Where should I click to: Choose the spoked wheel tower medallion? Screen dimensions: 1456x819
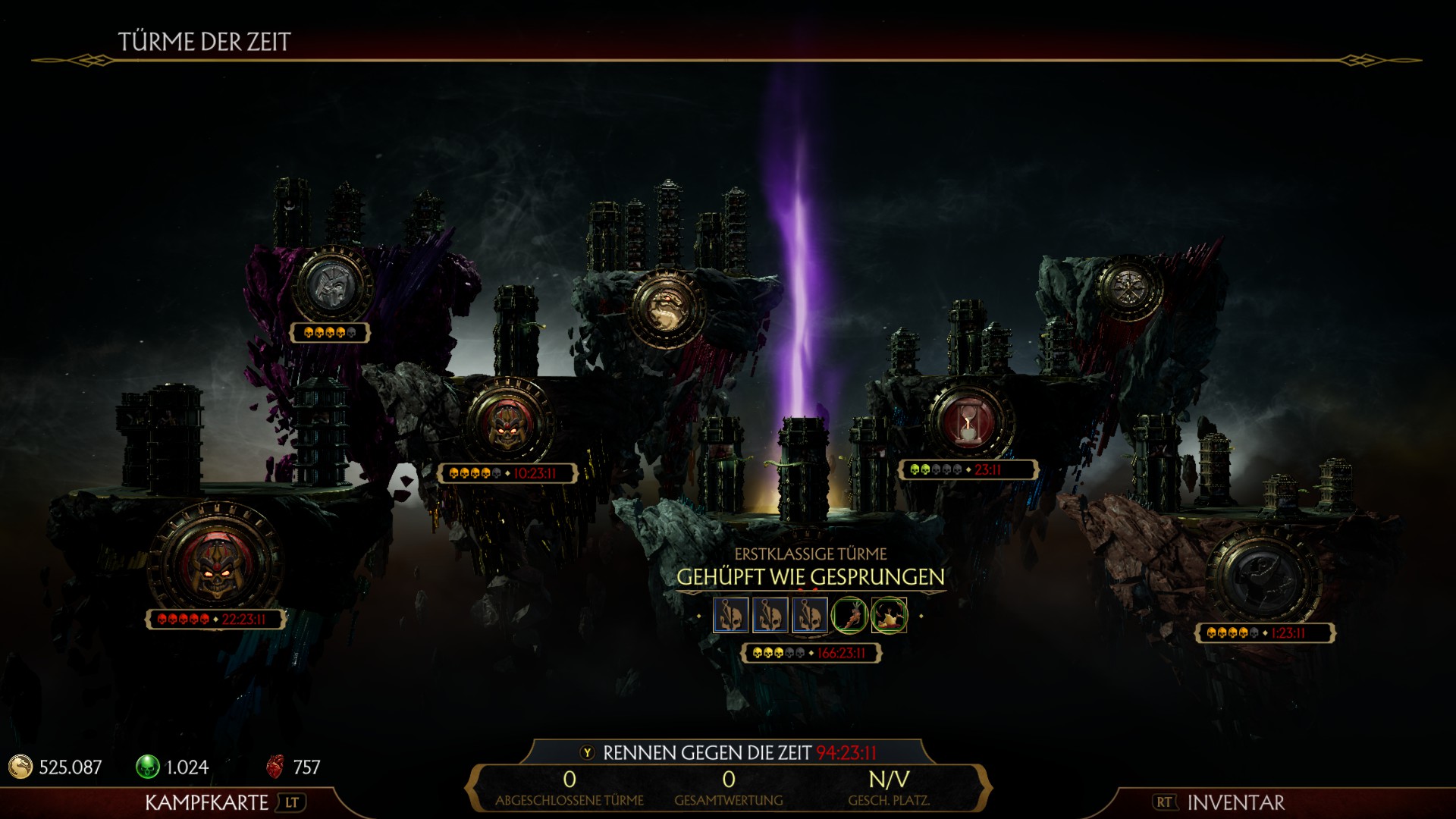click(x=1130, y=288)
